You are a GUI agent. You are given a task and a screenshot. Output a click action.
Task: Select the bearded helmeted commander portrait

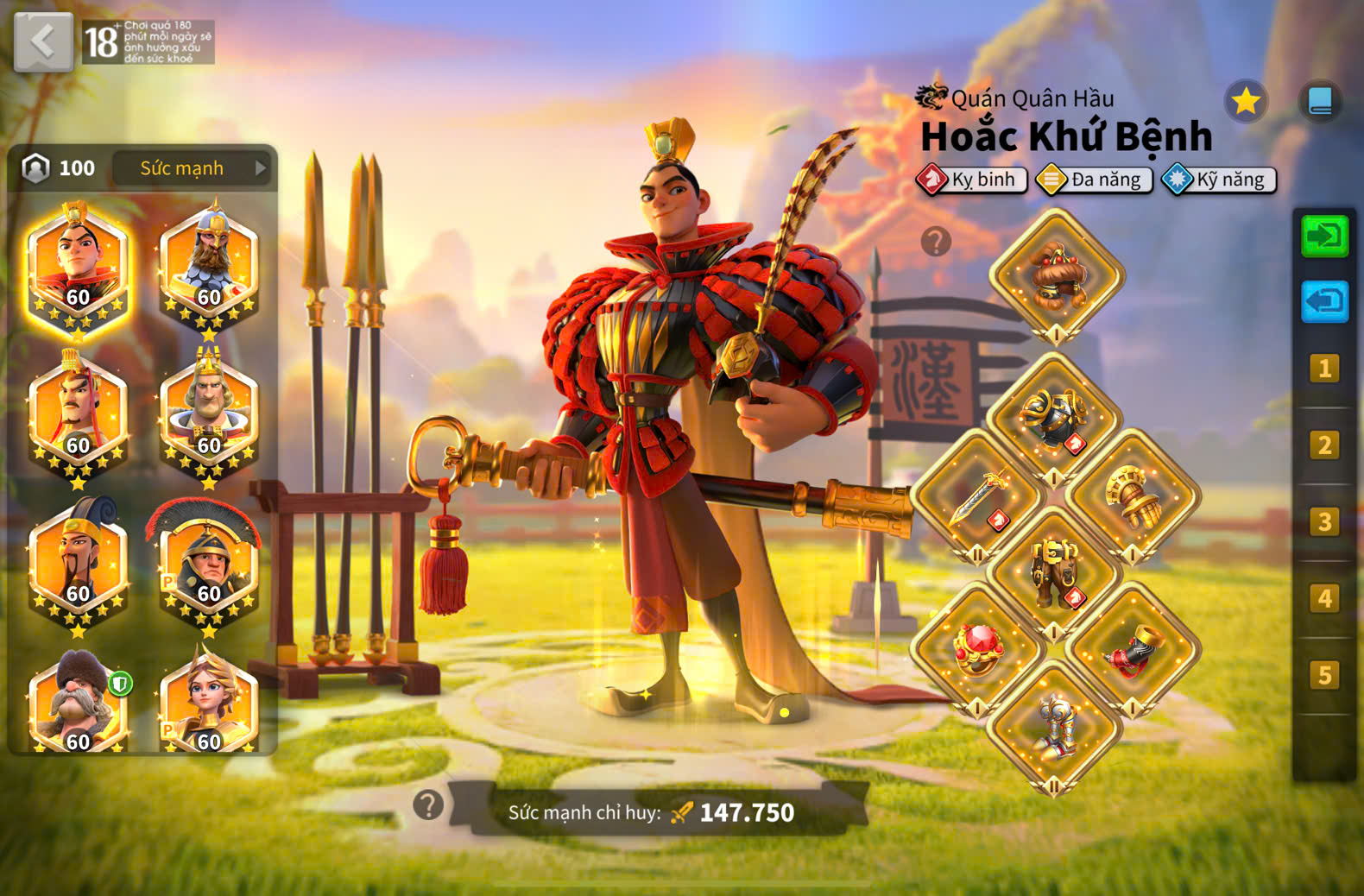pos(210,262)
